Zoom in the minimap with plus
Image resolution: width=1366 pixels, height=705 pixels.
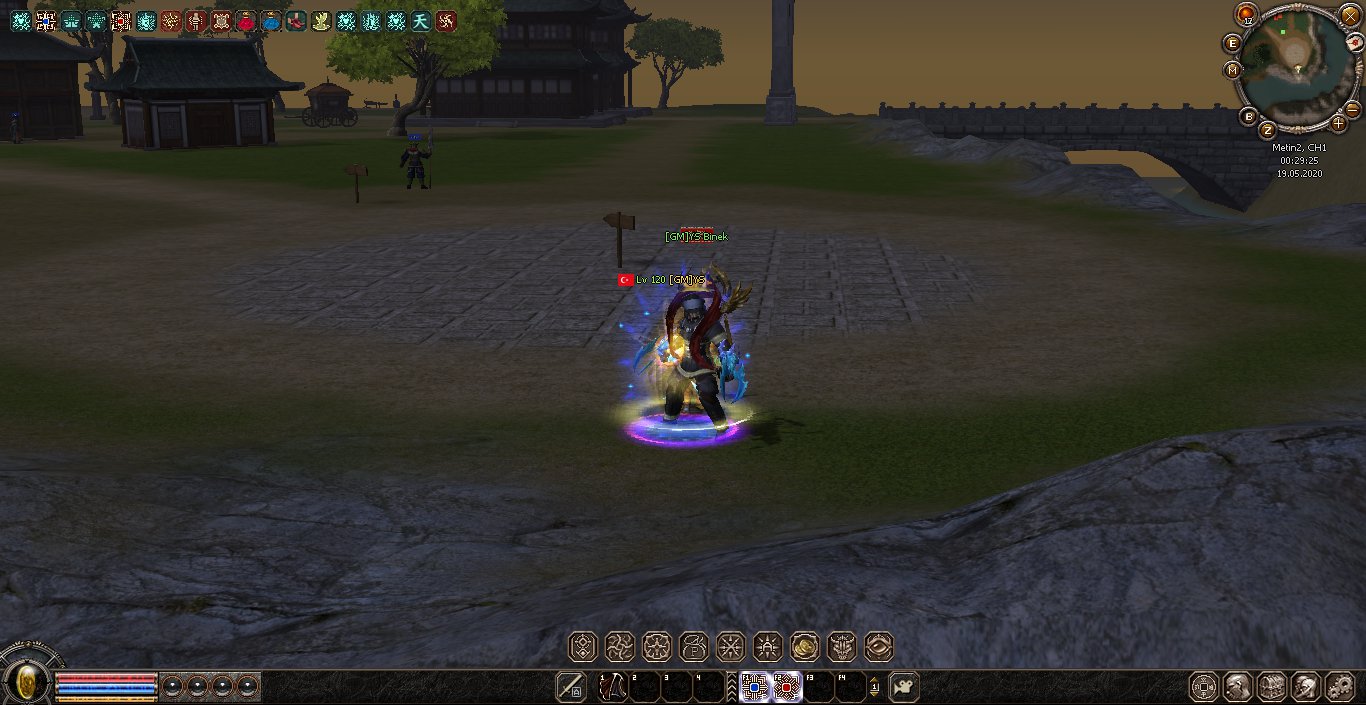point(1339,124)
